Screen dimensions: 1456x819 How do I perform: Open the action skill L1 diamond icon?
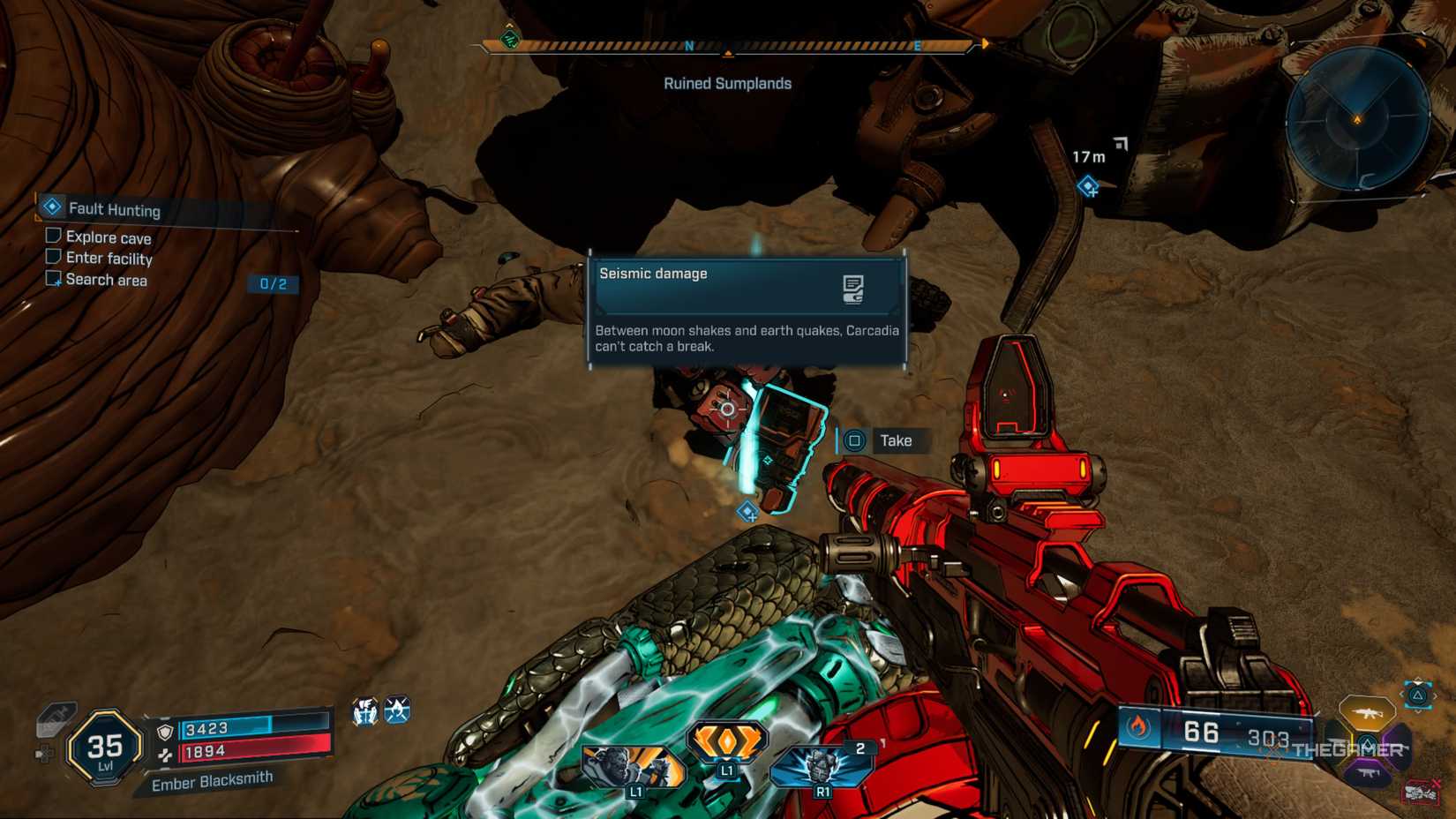pyautogui.click(x=727, y=741)
